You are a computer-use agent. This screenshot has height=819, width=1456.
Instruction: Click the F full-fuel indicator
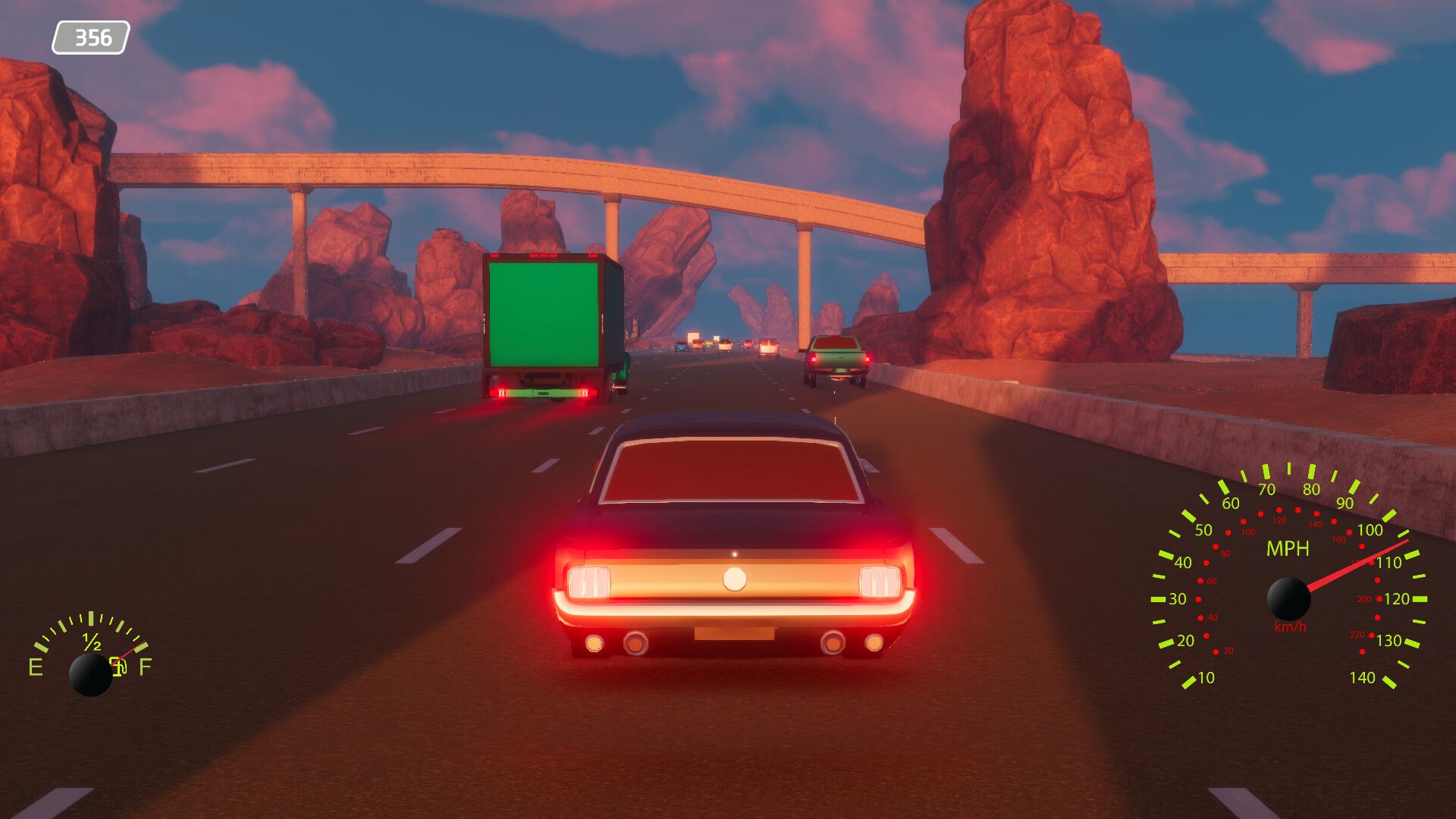(x=146, y=665)
